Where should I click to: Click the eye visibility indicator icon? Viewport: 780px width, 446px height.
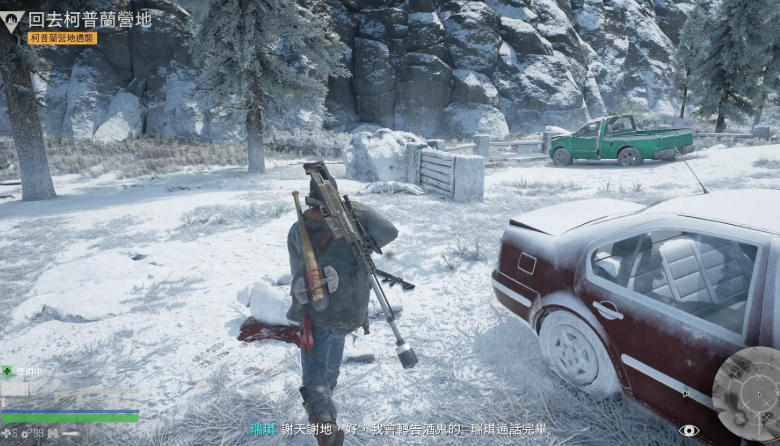coord(688,430)
